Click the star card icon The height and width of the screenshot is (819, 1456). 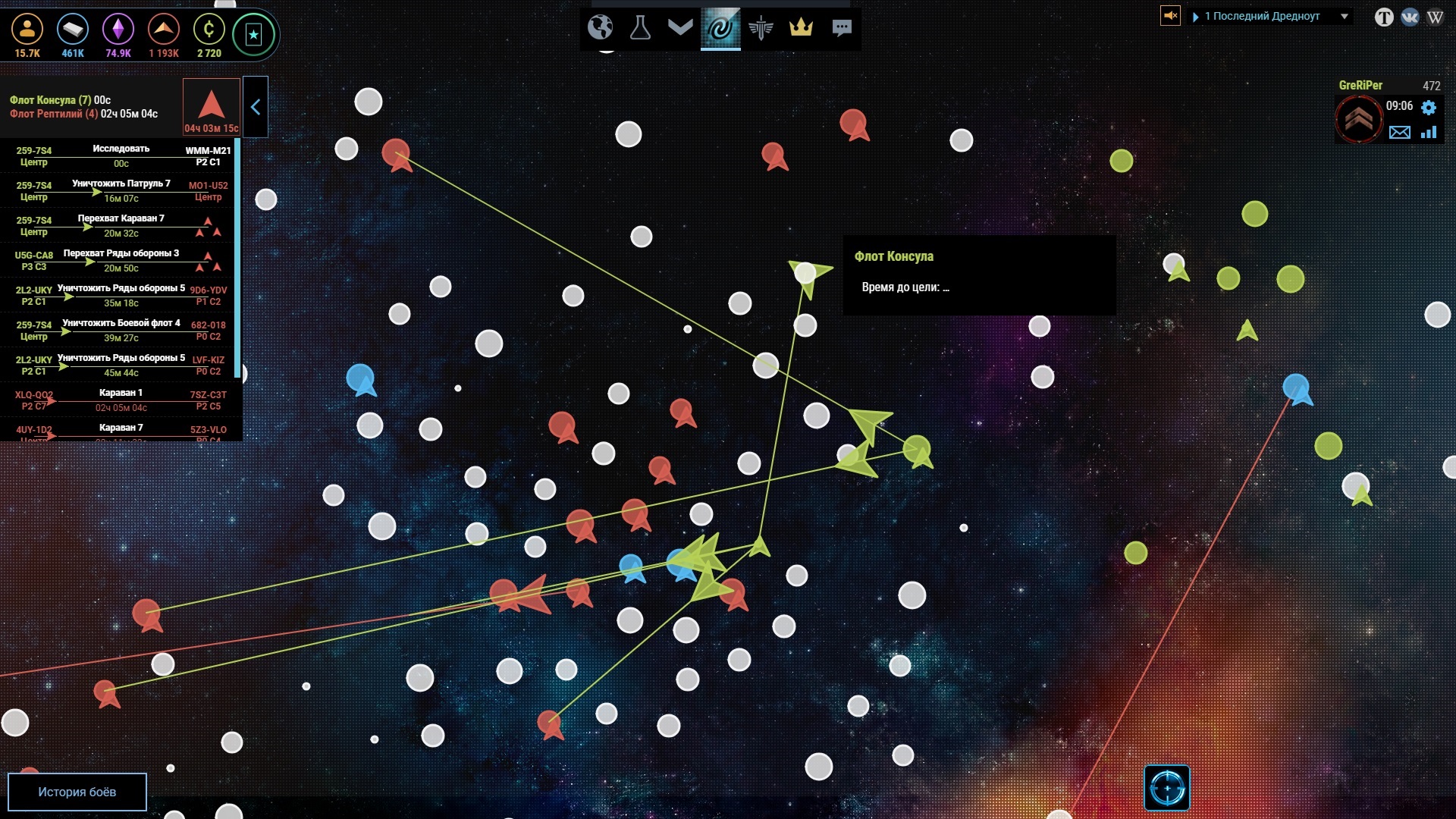pyautogui.click(x=253, y=34)
